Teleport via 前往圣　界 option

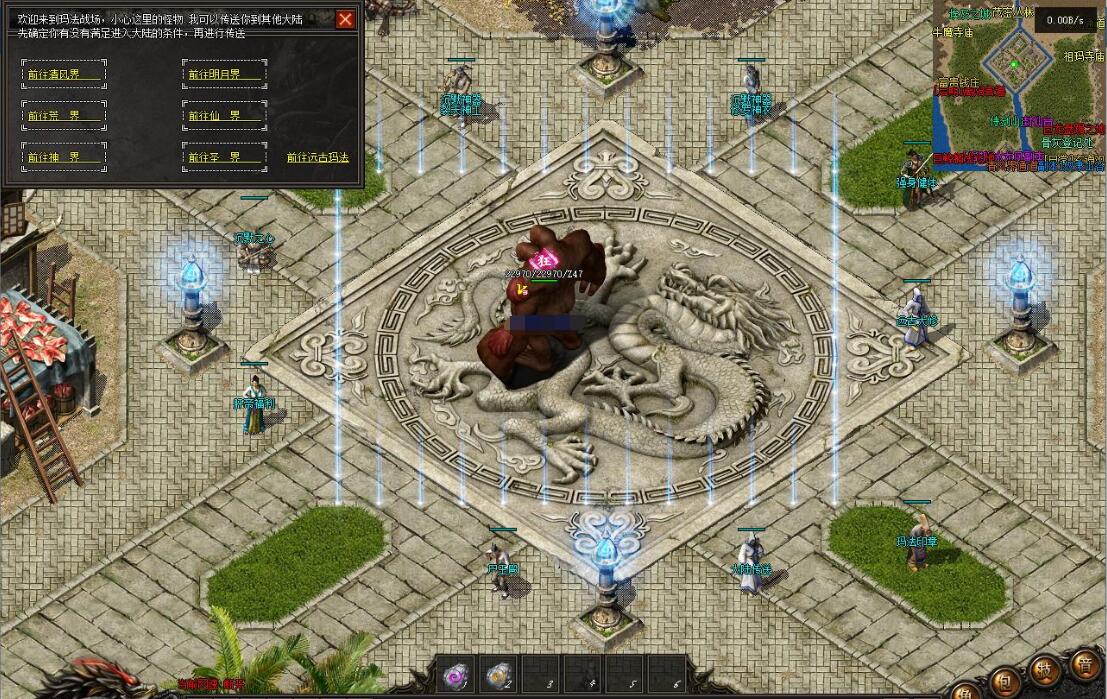click(x=224, y=157)
